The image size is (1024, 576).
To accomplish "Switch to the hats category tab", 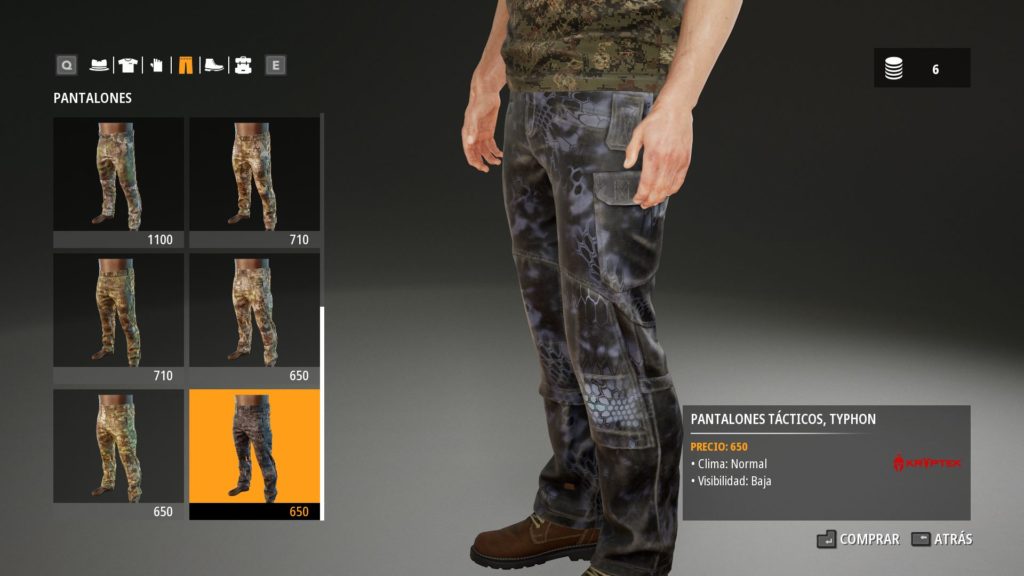I will [98, 66].
